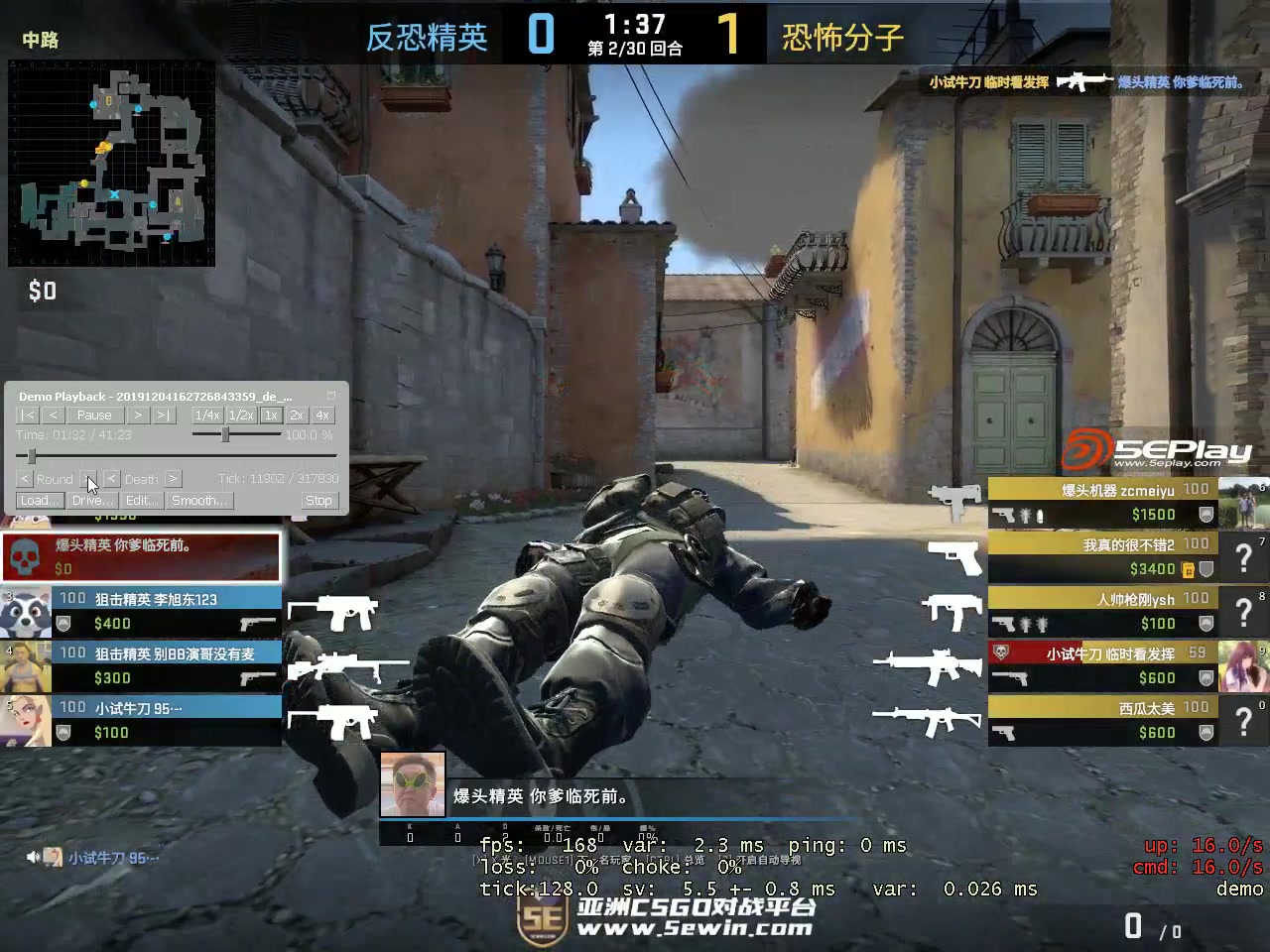This screenshot has width=1270, height=952.
Task: Toggle 2x playback speed
Action: click(295, 415)
